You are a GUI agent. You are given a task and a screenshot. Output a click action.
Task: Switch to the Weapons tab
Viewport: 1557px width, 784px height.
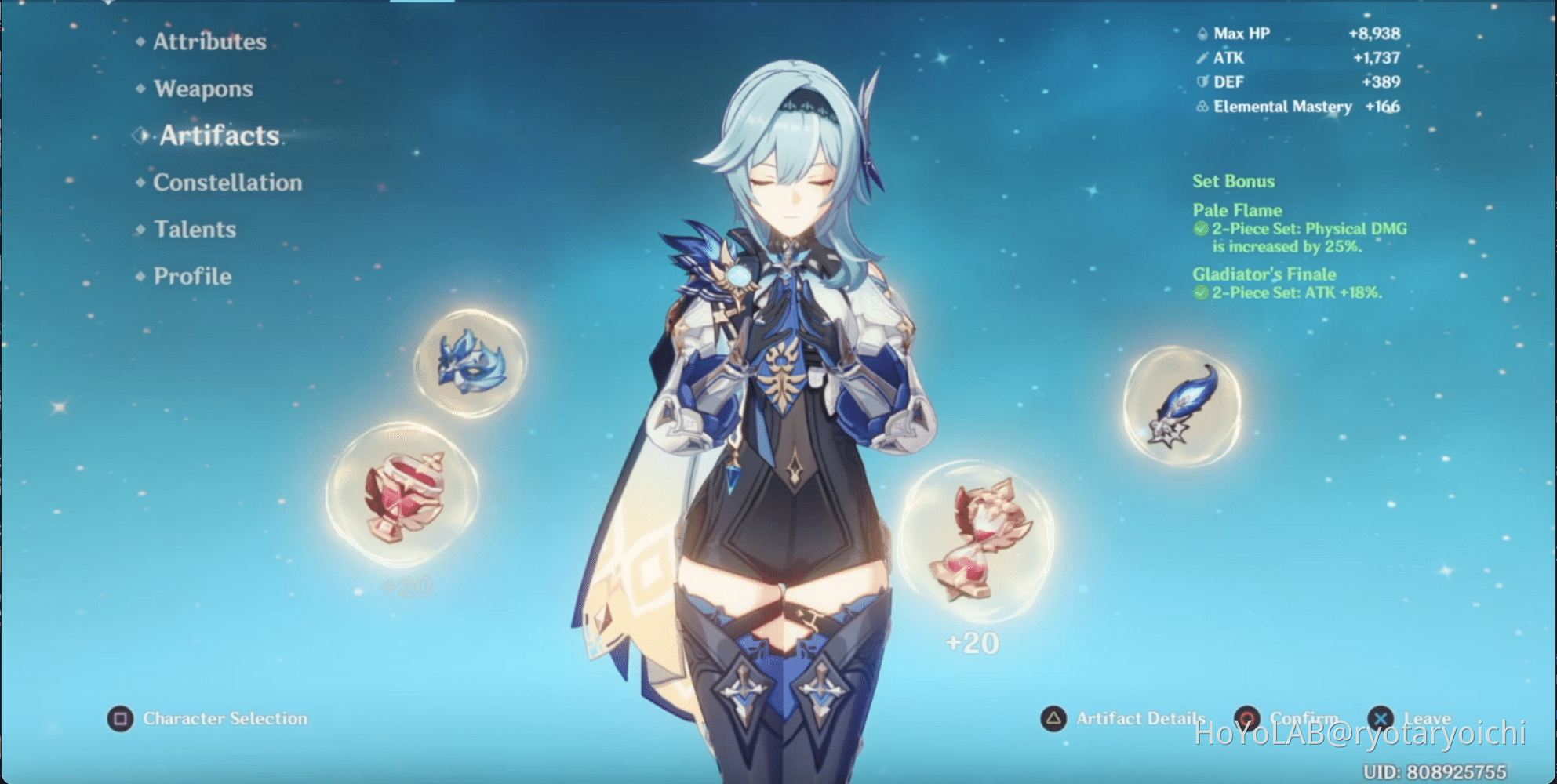pos(204,89)
